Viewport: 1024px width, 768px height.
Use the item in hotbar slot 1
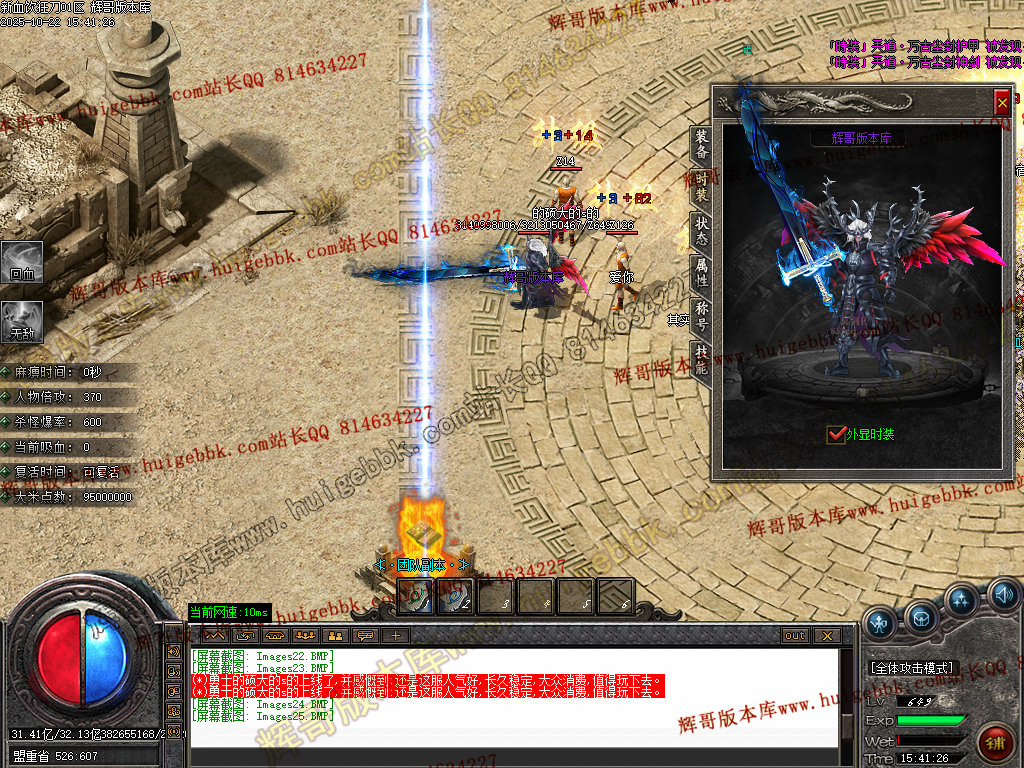[414, 597]
